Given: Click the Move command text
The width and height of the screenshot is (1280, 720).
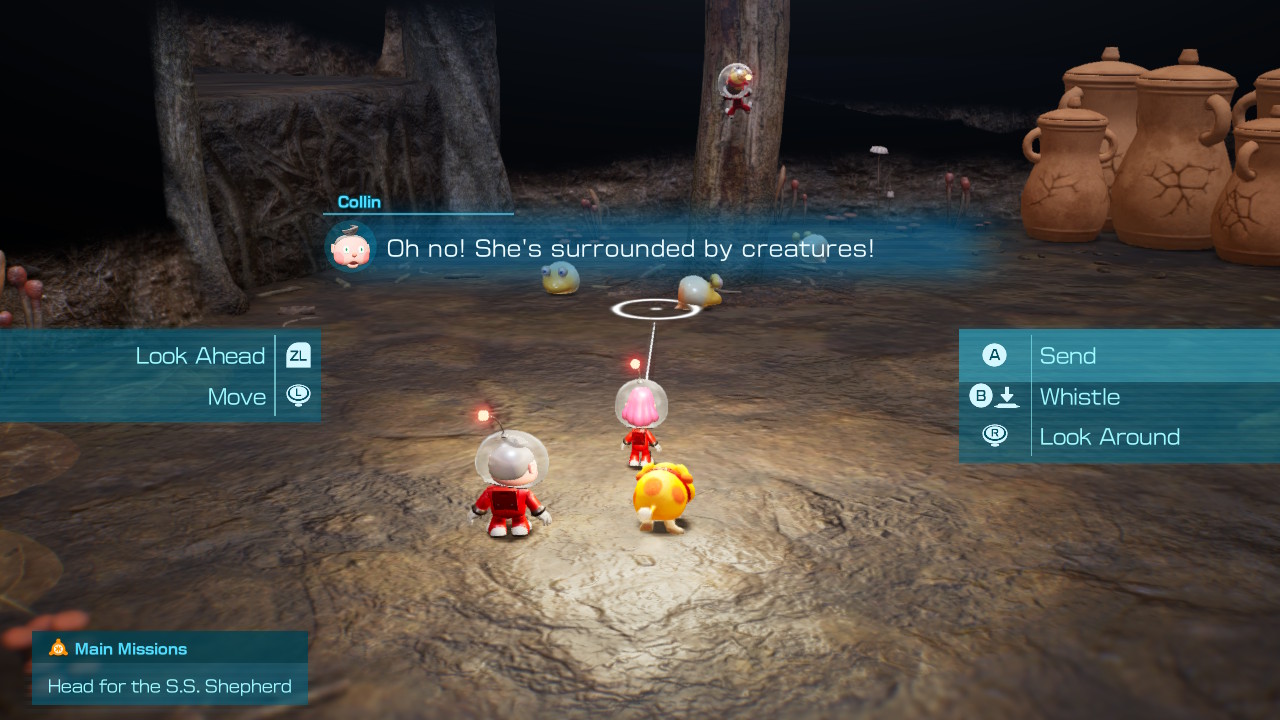Looking at the screenshot, I should 236,396.
